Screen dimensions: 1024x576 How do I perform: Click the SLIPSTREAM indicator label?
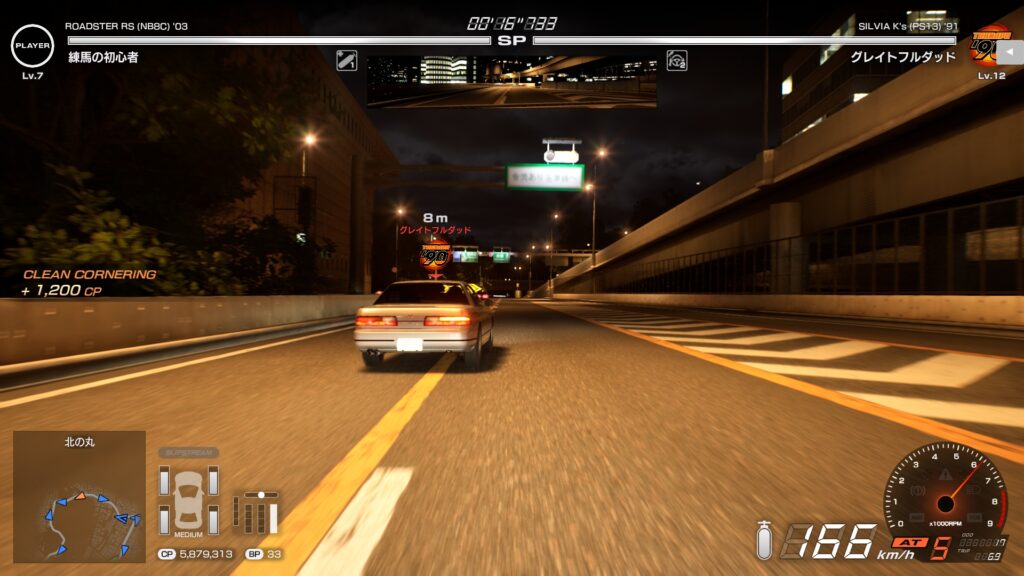[x=188, y=452]
